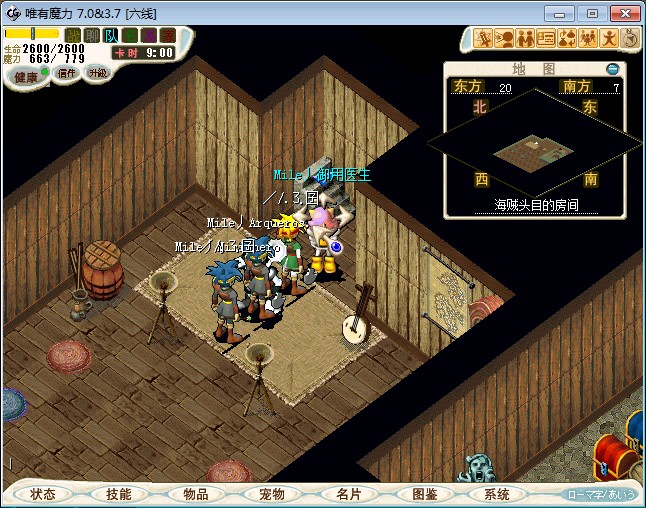Image resolution: width=646 pixels, height=508 pixels.
Task: Open the 信件 mail button
Action: [67, 73]
